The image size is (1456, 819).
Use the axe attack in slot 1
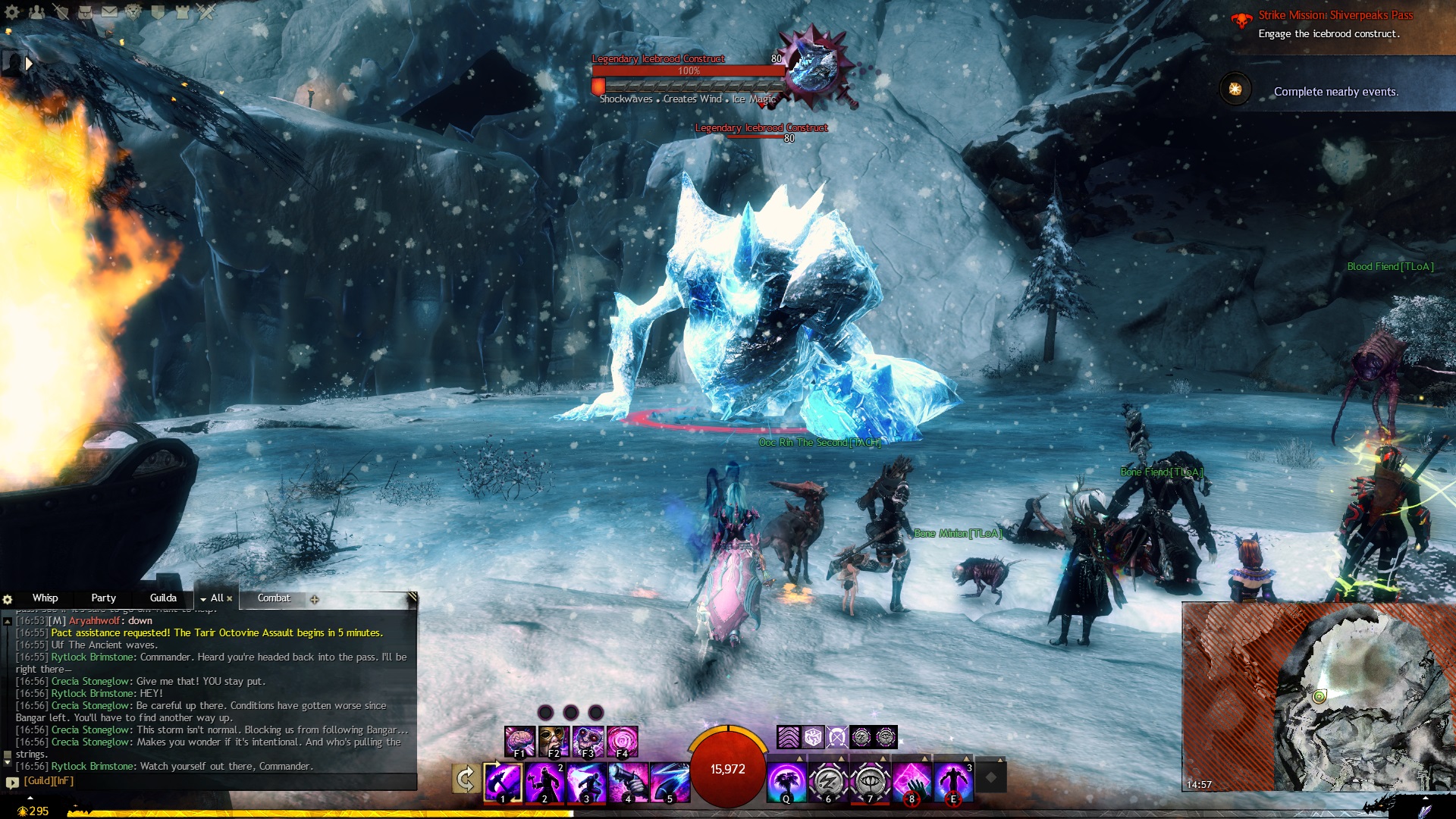[x=503, y=782]
